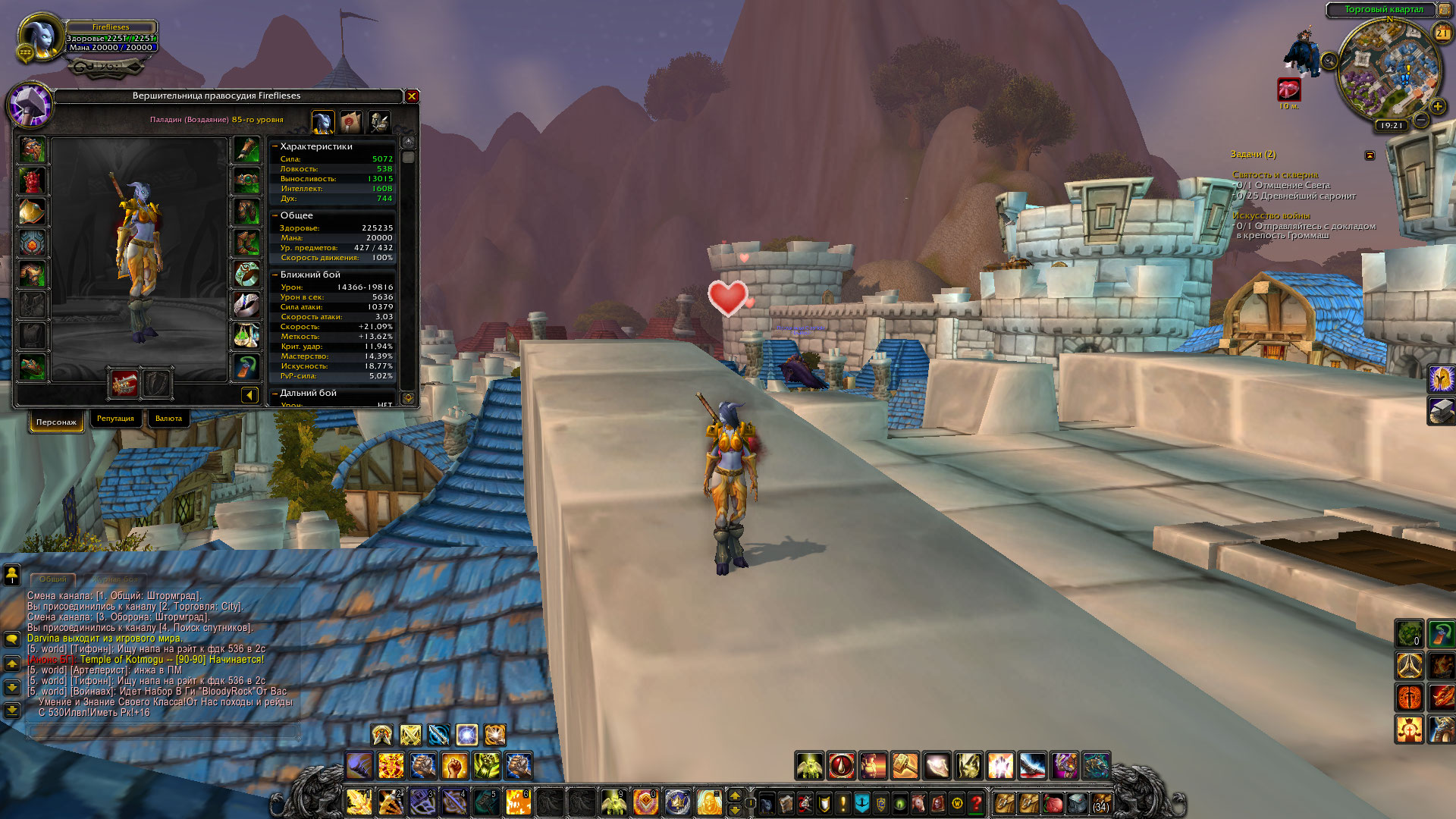Select the Персонаж tab
Viewport: 1456px width, 819px height.
[x=56, y=422]
